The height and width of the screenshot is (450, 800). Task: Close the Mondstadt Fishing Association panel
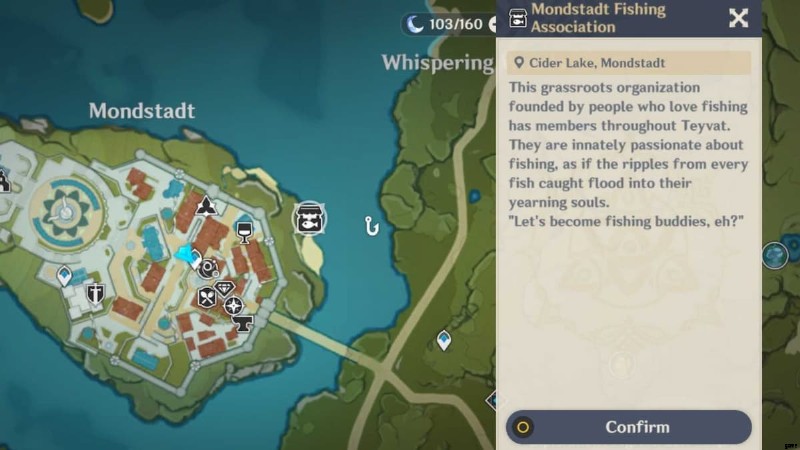tap(738, 18)
